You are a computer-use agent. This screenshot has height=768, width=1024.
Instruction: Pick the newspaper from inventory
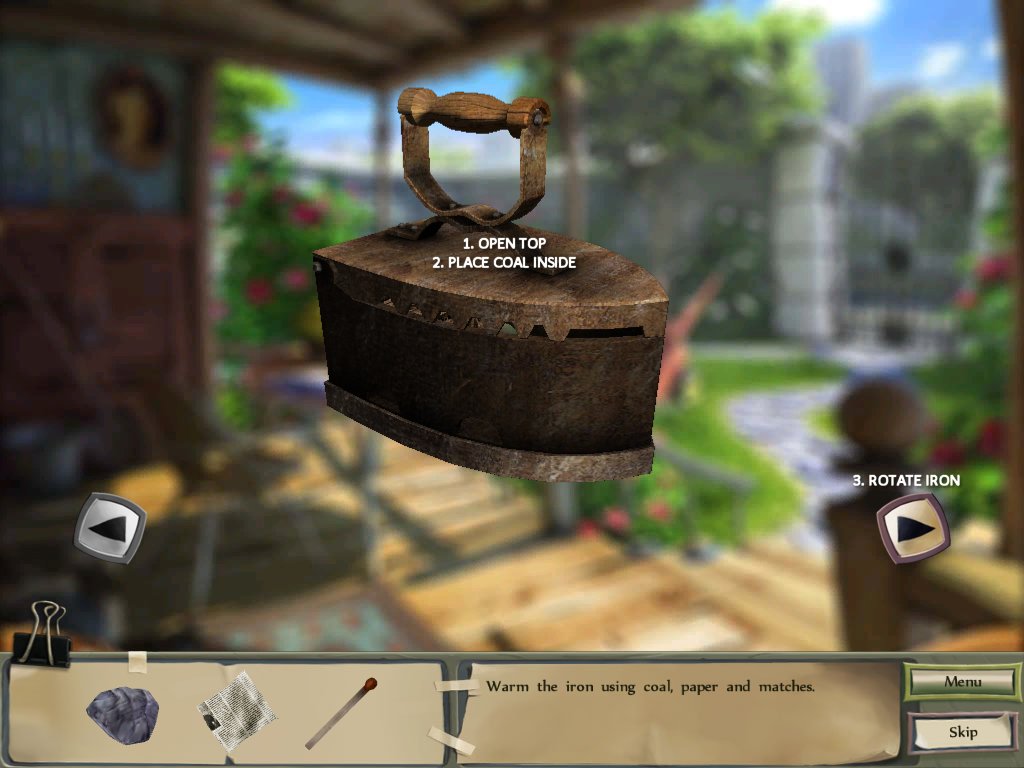click(x=236, y=710)
